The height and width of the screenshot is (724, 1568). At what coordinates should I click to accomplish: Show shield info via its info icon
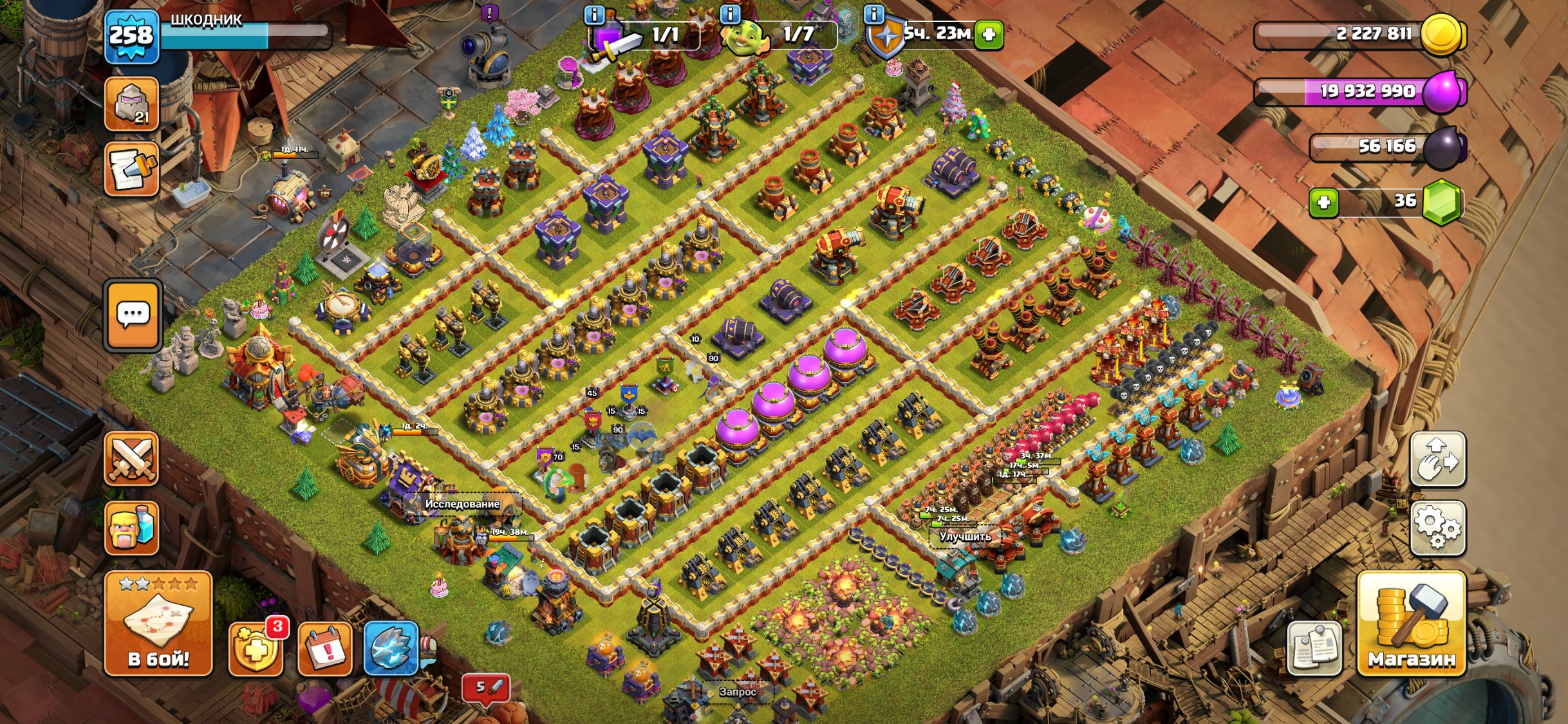(873, 14)
